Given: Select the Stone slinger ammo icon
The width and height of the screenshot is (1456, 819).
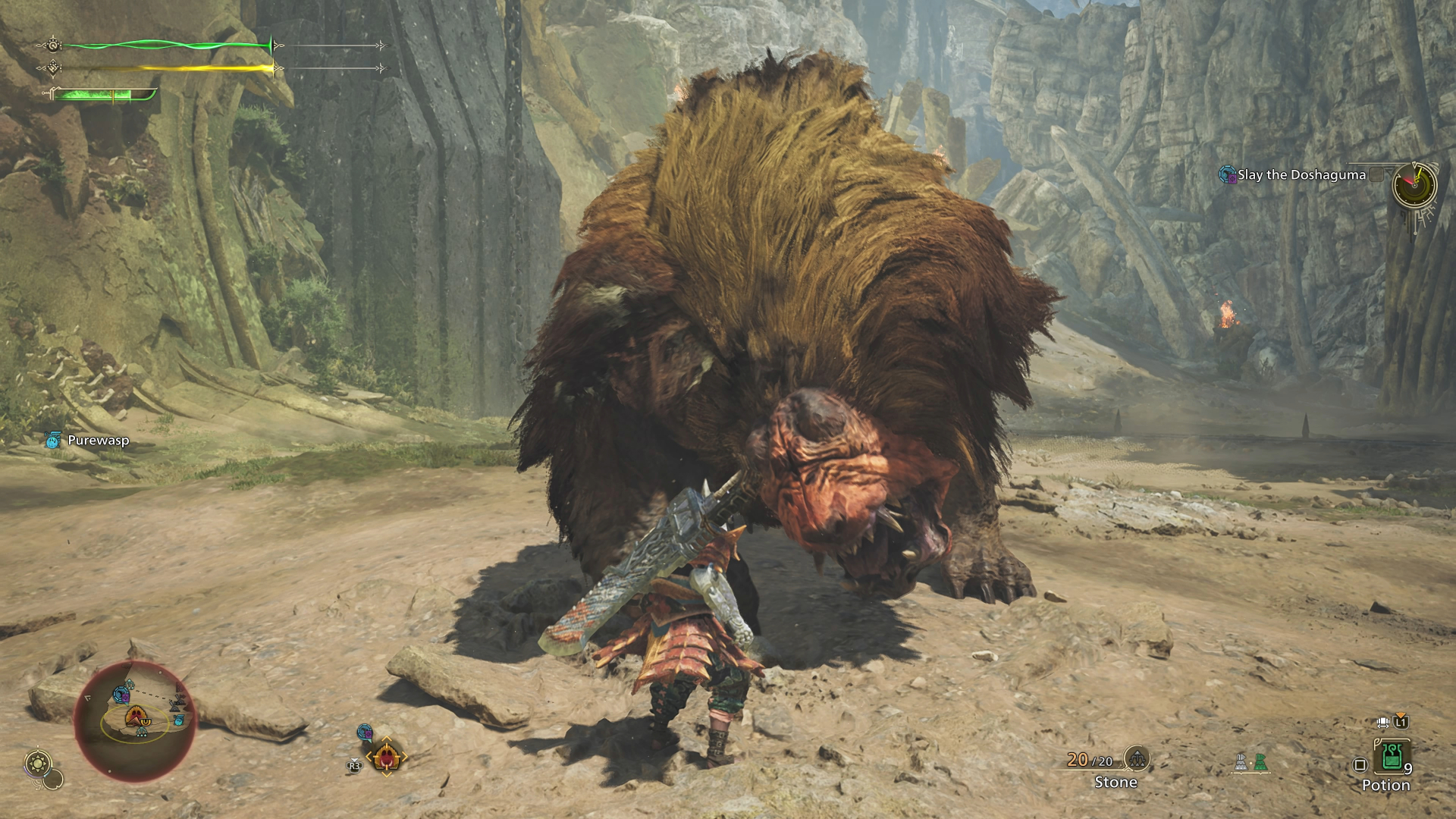Looking at the screenshot, I should (x=1137, y=761).
